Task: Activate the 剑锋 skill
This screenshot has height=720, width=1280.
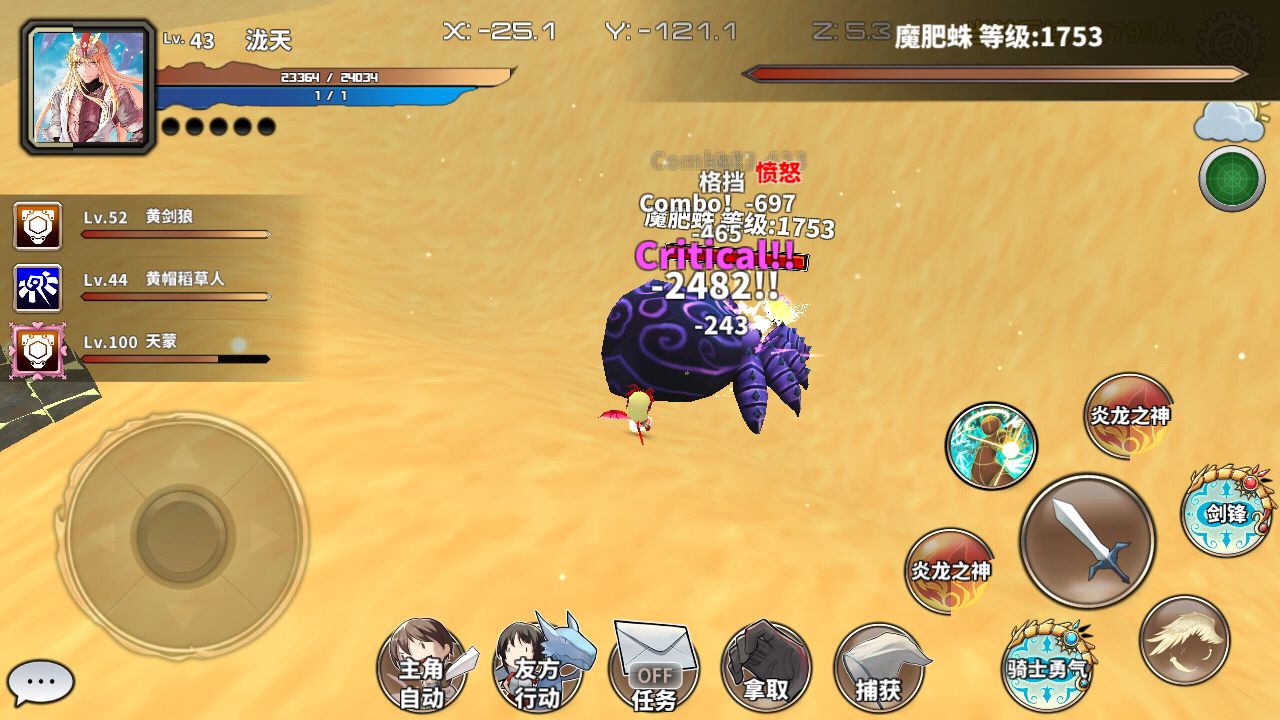Action: tap(1226, 513)
